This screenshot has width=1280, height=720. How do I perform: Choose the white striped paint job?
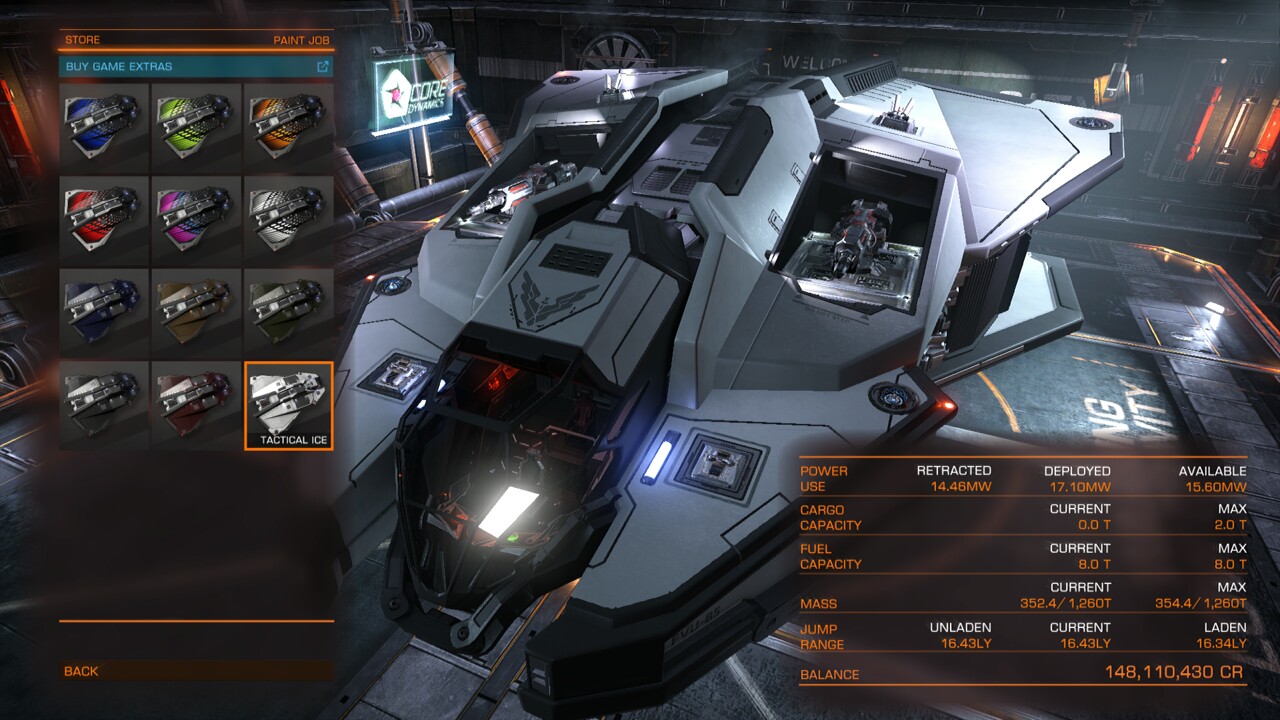tap(289, 220)
